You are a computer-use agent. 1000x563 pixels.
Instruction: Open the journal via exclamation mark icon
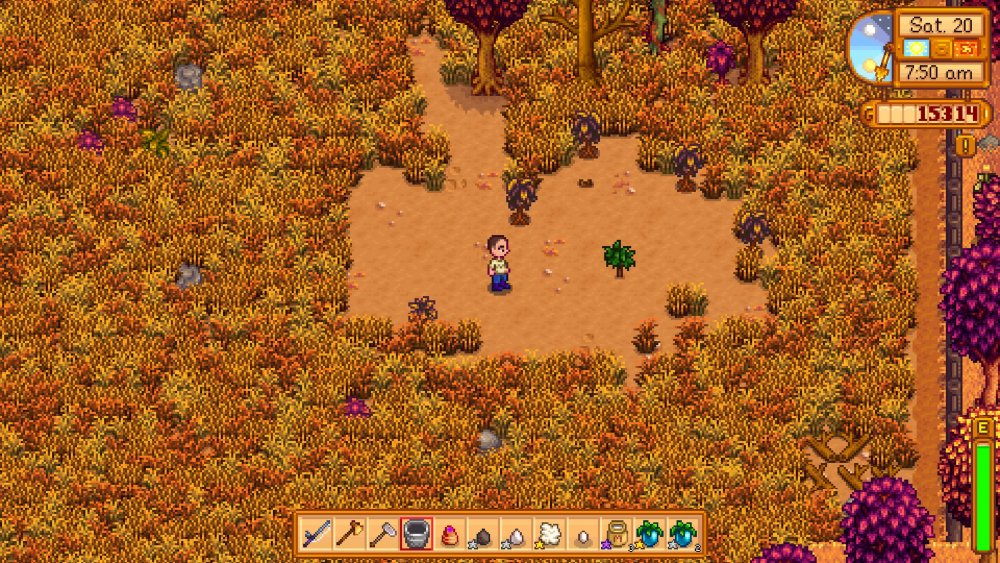click(966, 146)
